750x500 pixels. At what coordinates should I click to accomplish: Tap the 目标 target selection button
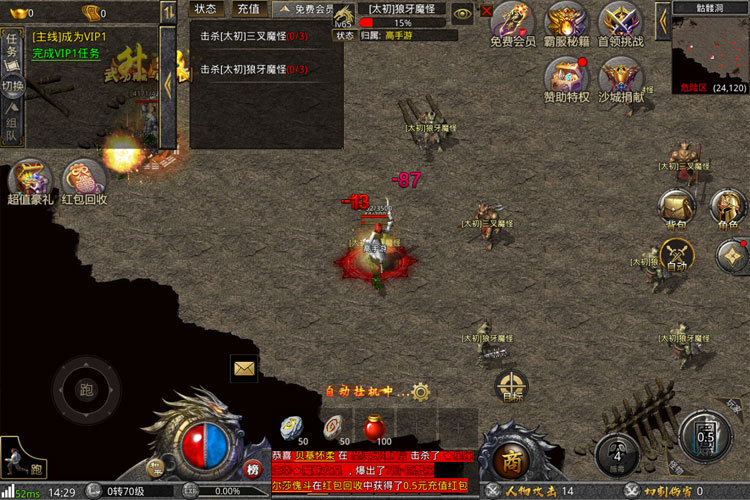coord(512,387)
